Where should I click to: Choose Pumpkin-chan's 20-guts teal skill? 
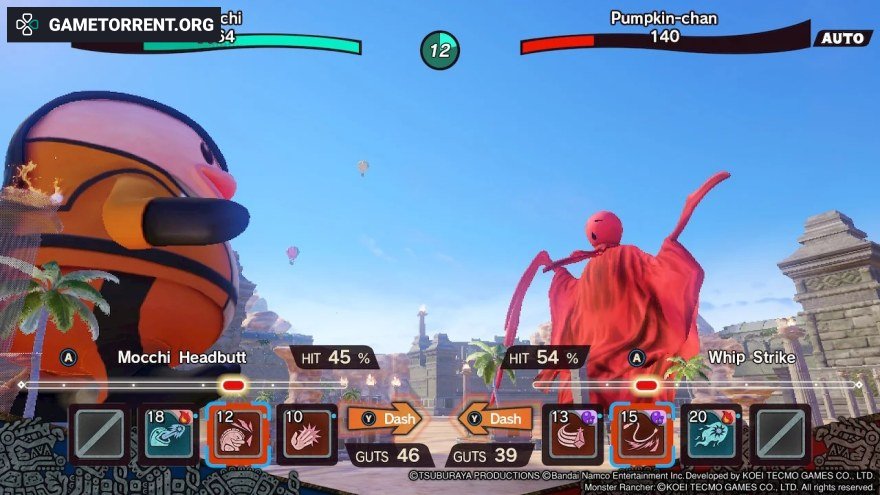pyautogui.click(x=711, y=434)
